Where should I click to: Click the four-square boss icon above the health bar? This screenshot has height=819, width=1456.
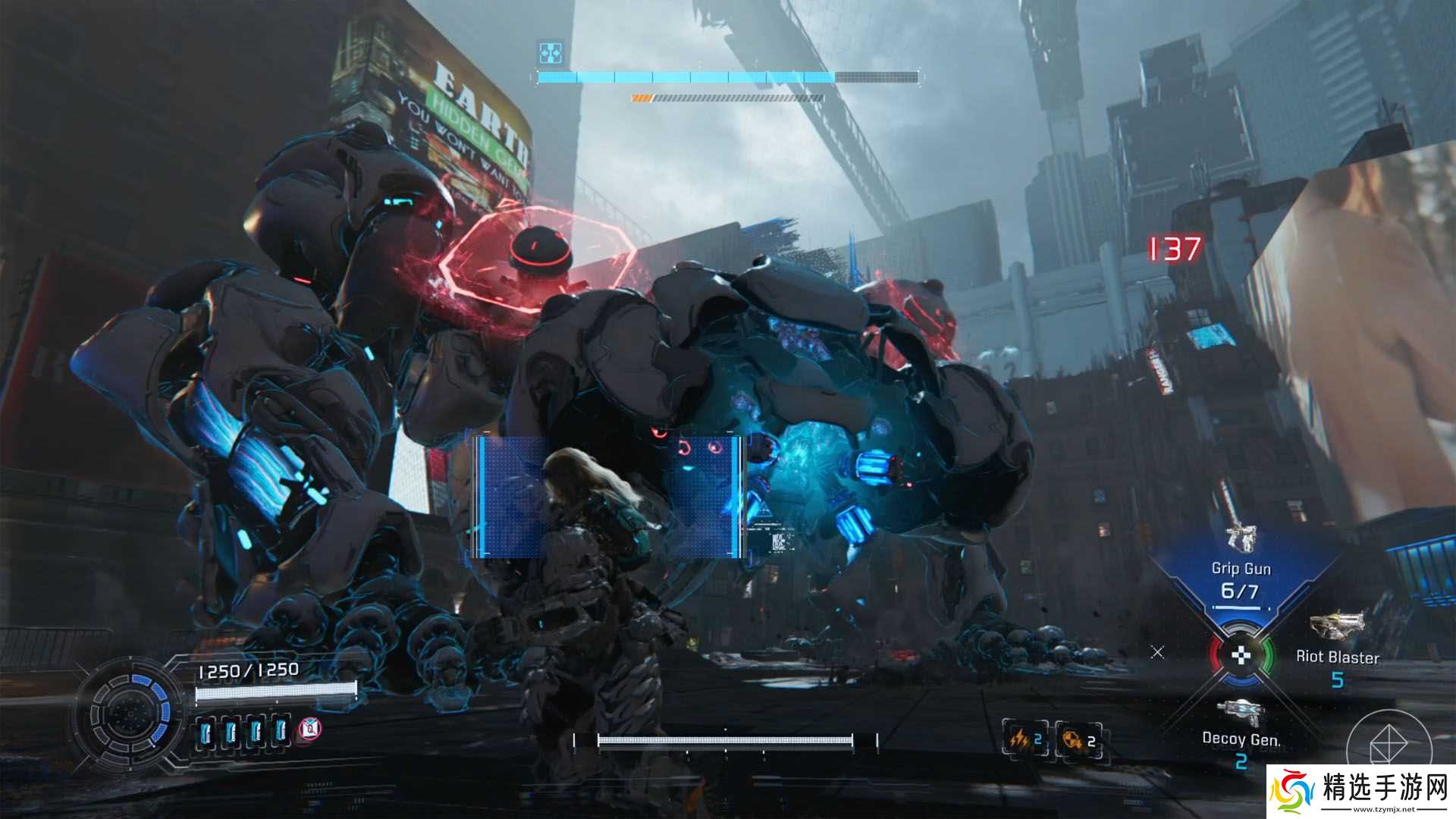[x=549, y=52]
